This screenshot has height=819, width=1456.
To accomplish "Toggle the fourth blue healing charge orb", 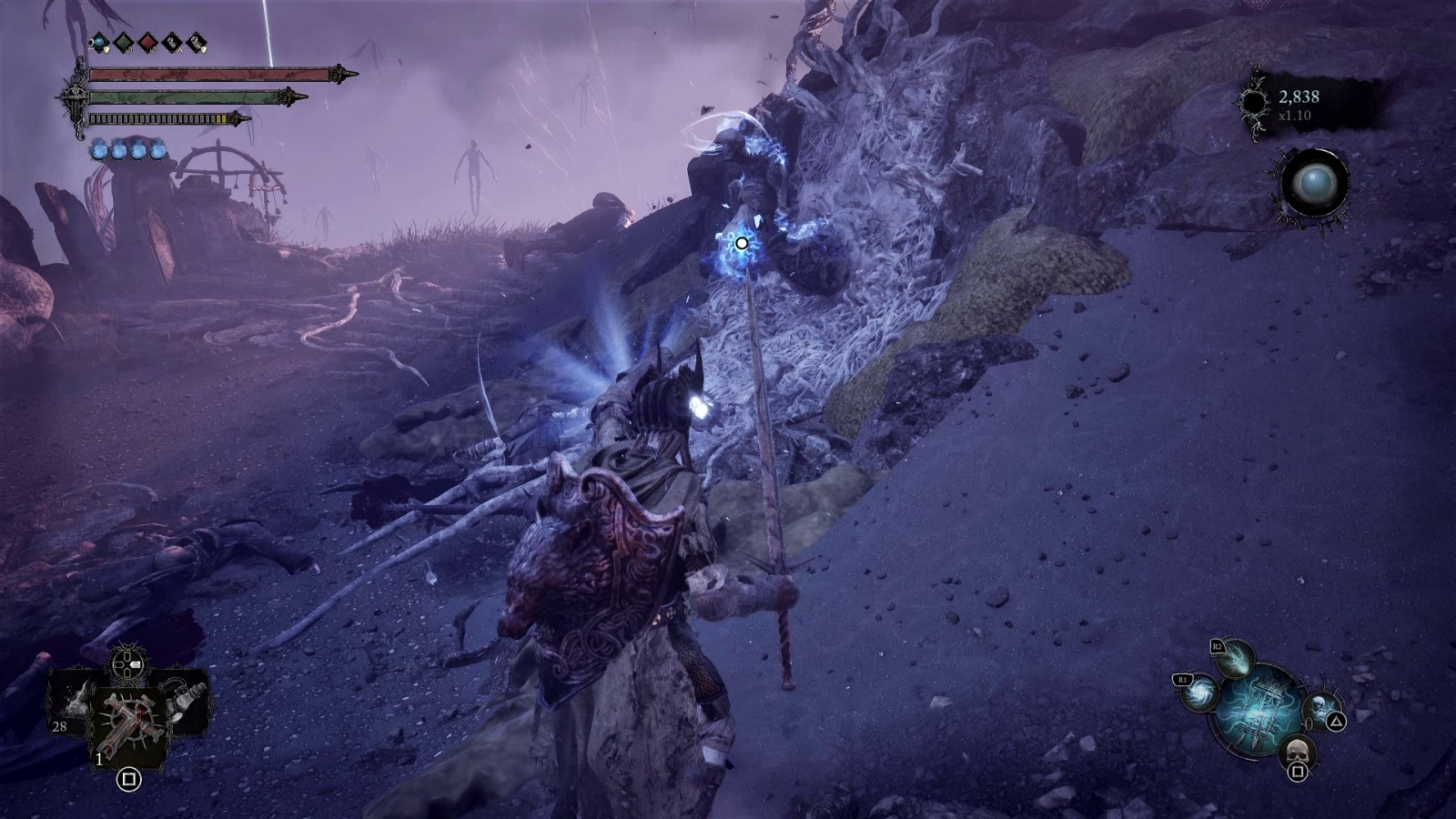I will (156, 152).
